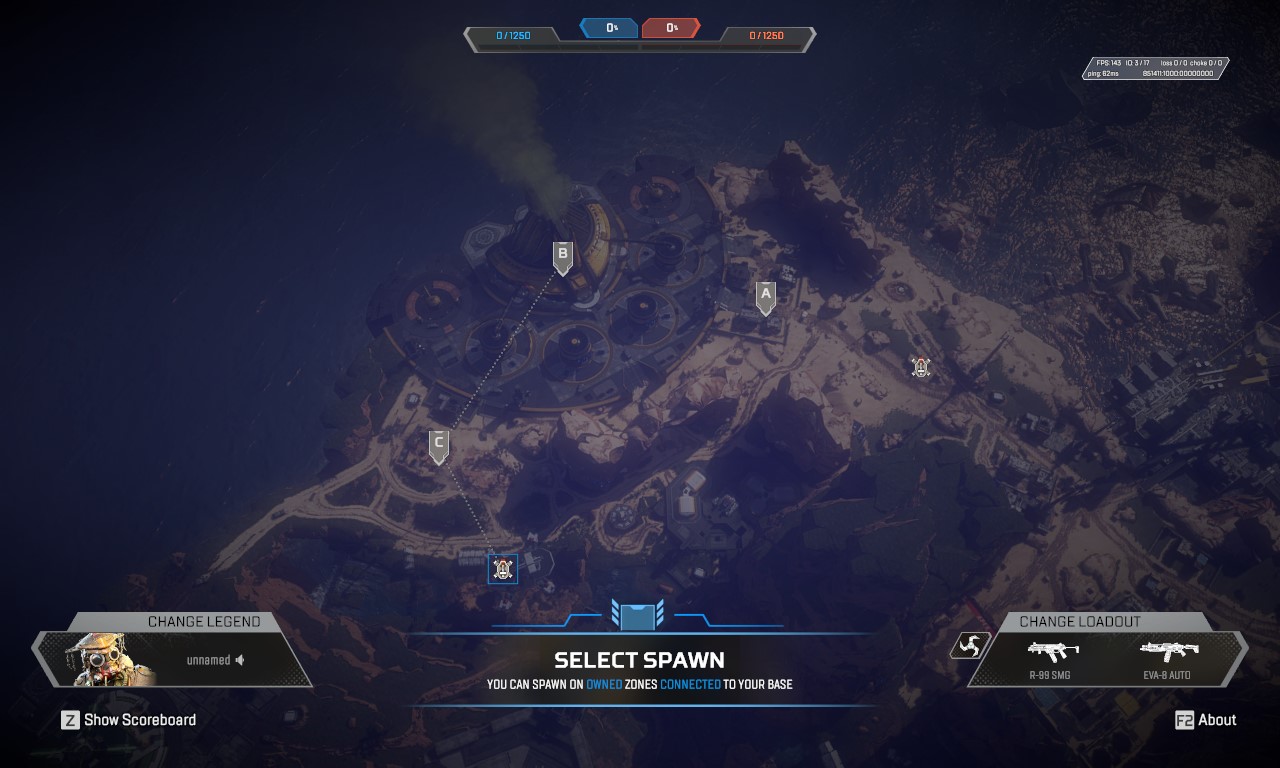Click the spawn beacon icon on the eastern map
This screenshot has width=1280, height=768.
coord(919,368)
